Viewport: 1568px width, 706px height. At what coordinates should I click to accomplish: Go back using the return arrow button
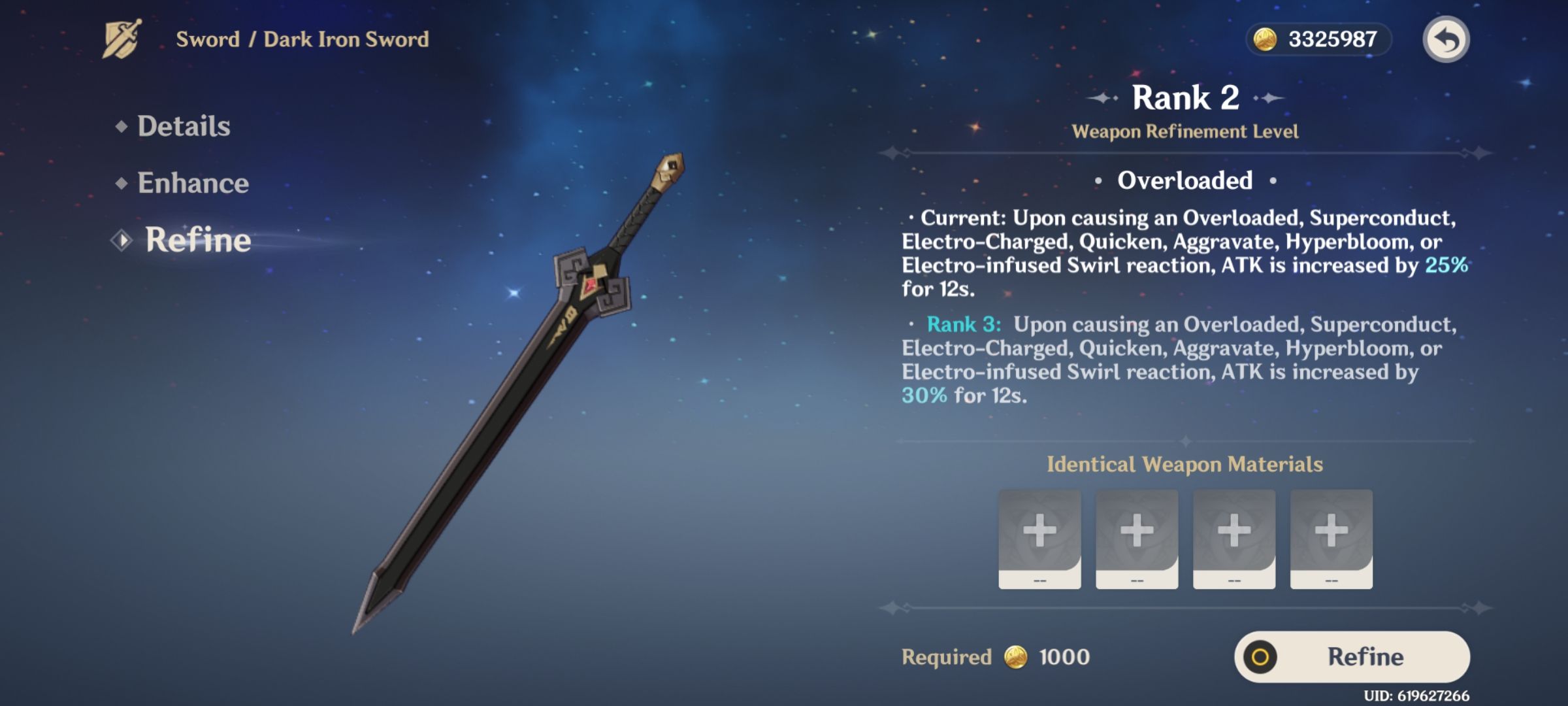pyautogui.click(x=1446, y=39)
